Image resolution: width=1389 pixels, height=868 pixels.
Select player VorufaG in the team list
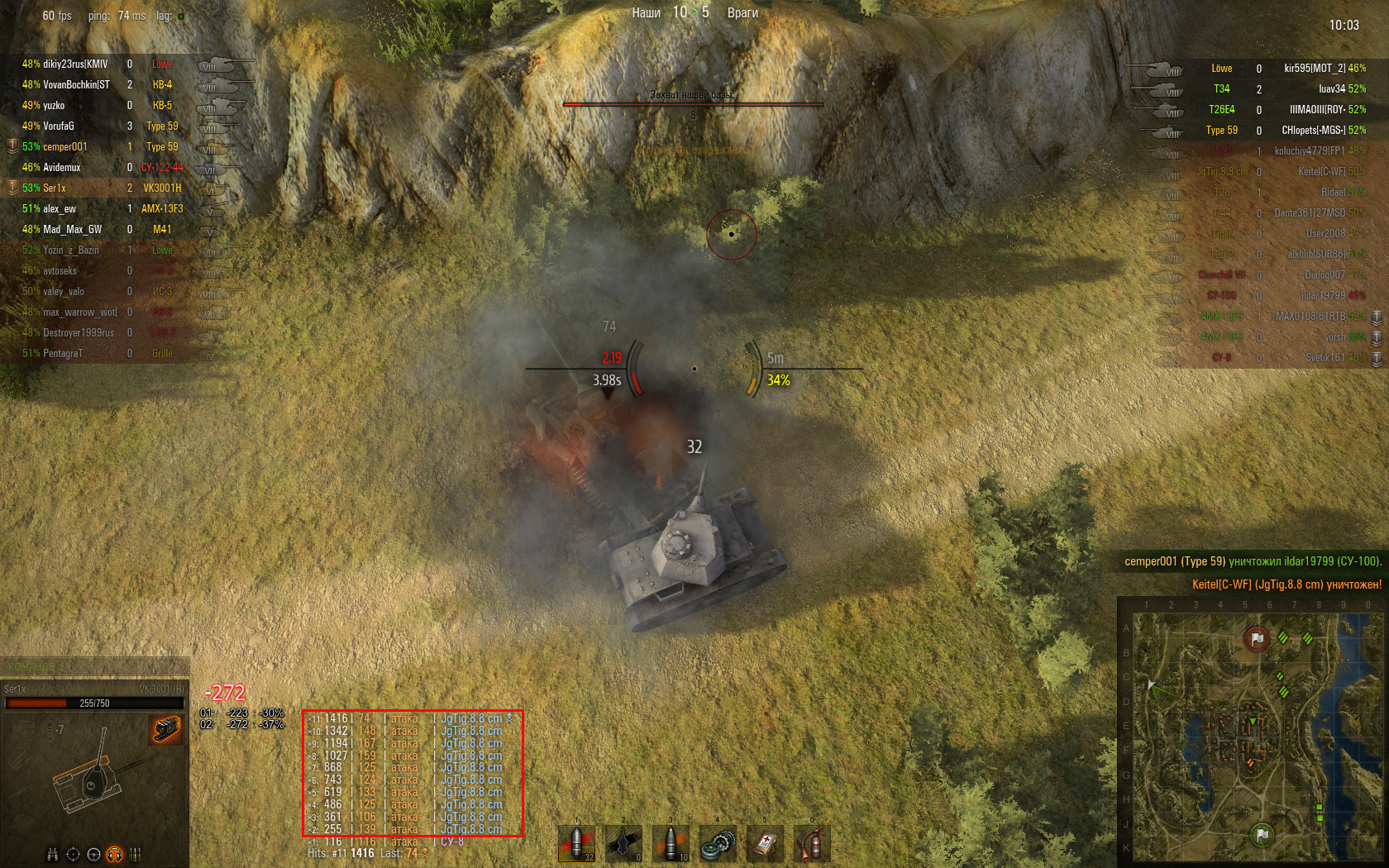coord(59,126)
